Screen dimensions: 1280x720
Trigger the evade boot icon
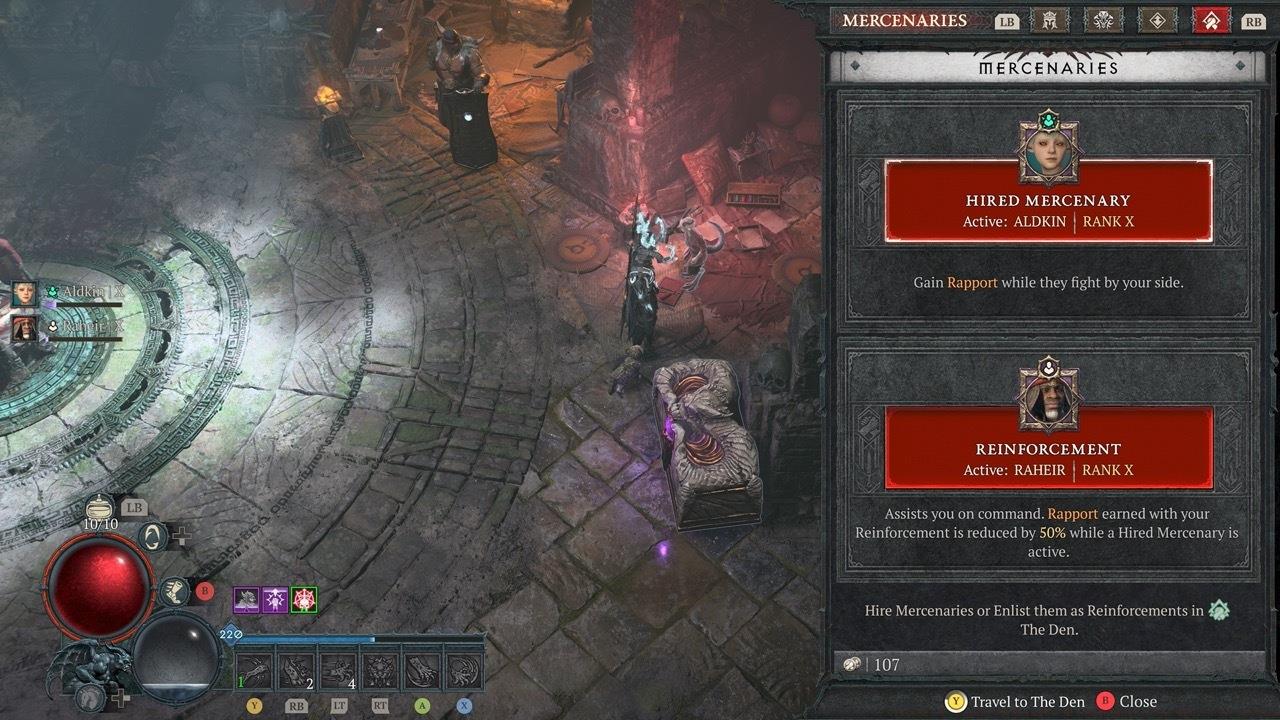[x=174, y=592]
